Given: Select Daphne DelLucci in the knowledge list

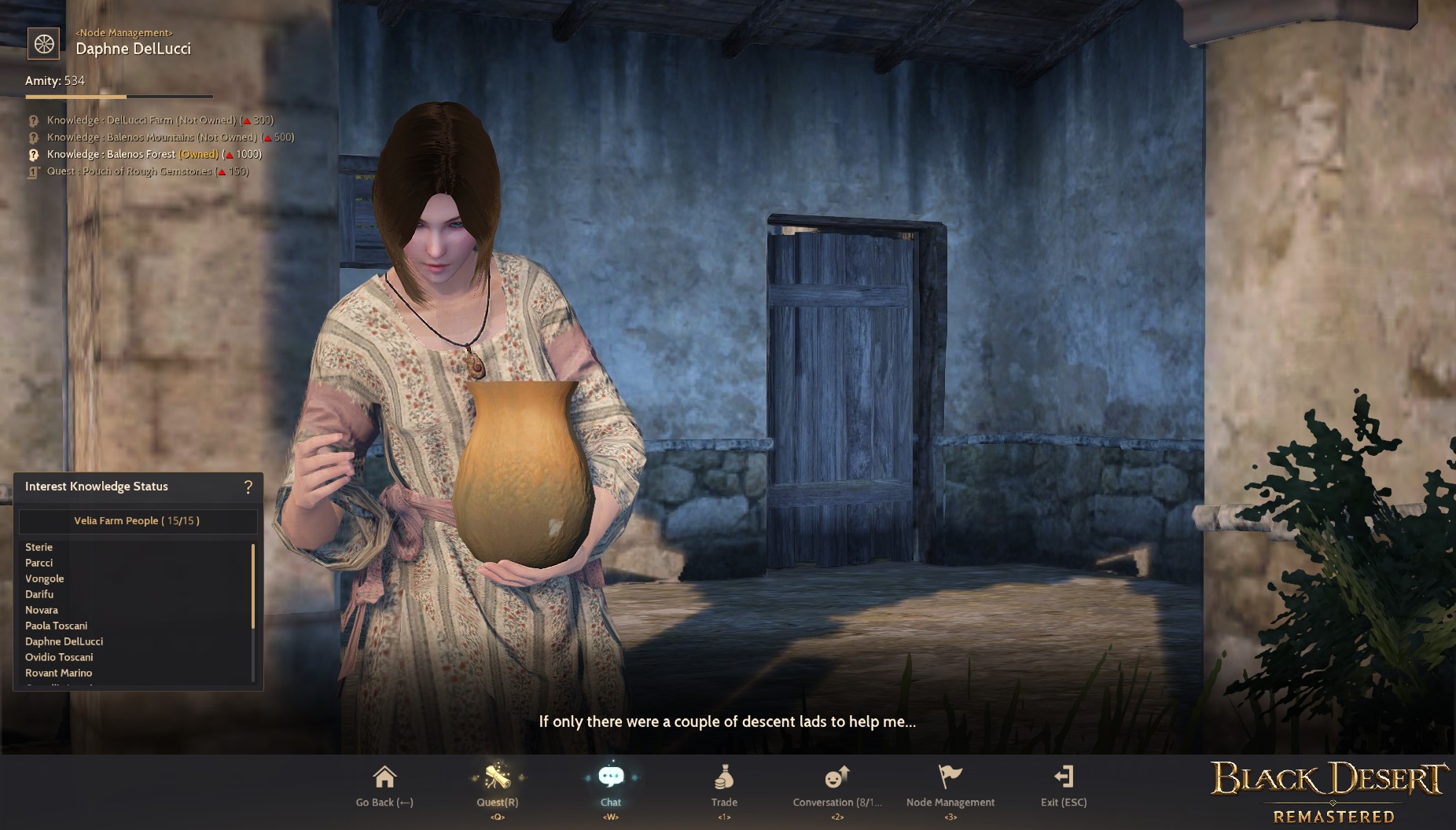Looking at the screenshot, I should tap(64, 641).
